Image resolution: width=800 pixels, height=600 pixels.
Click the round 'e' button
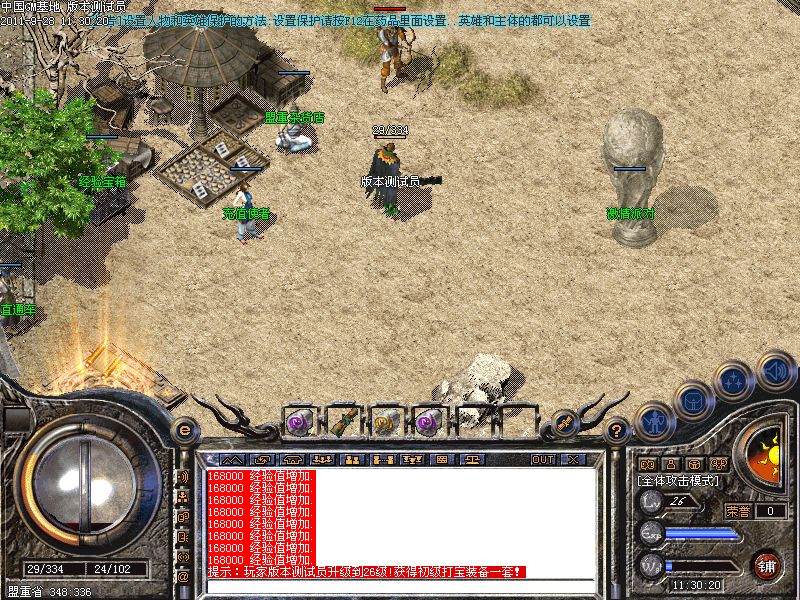pyautogui.click(x=184, y=430)
